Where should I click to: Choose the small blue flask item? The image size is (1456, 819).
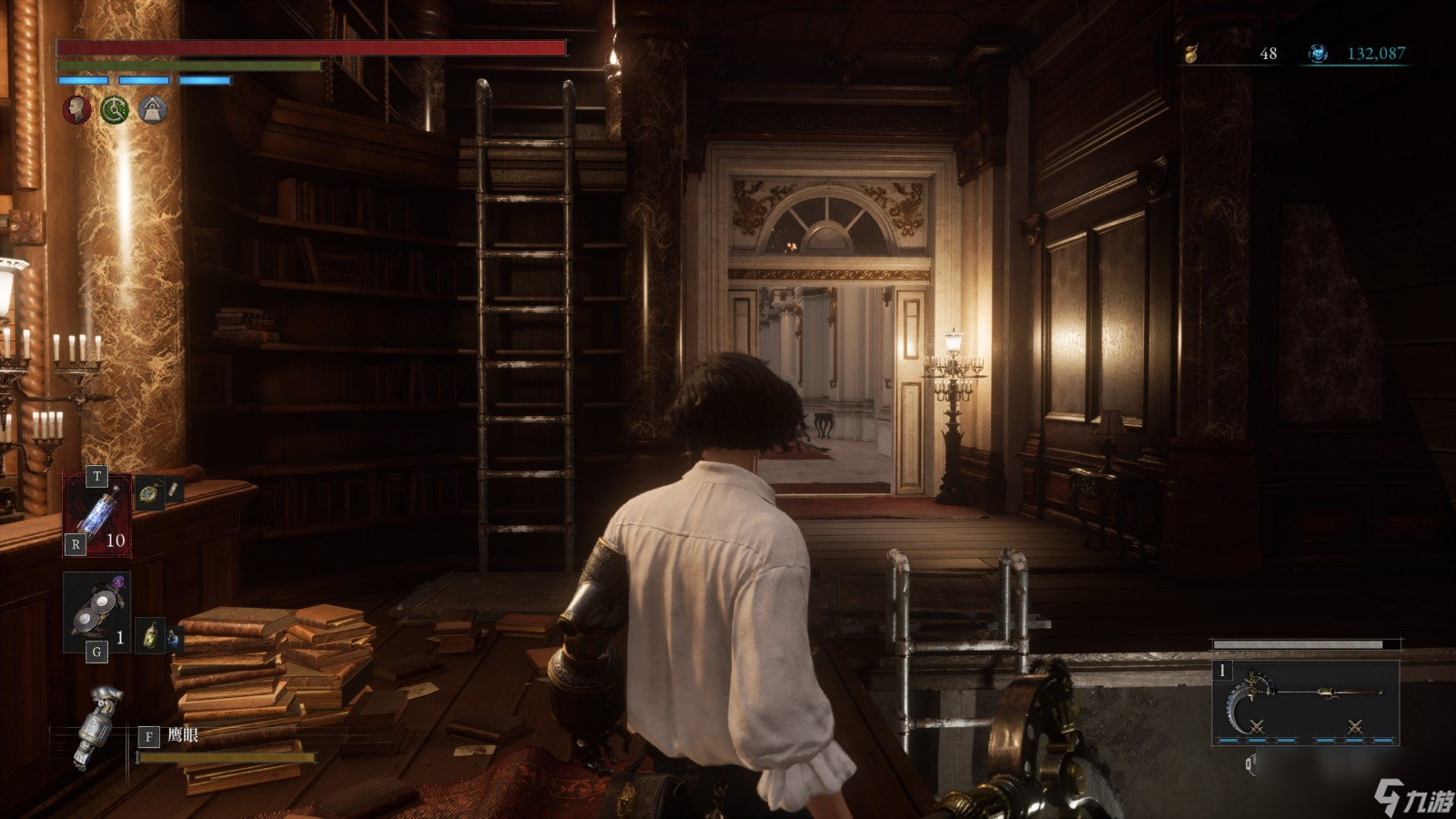tap(171, 640)
